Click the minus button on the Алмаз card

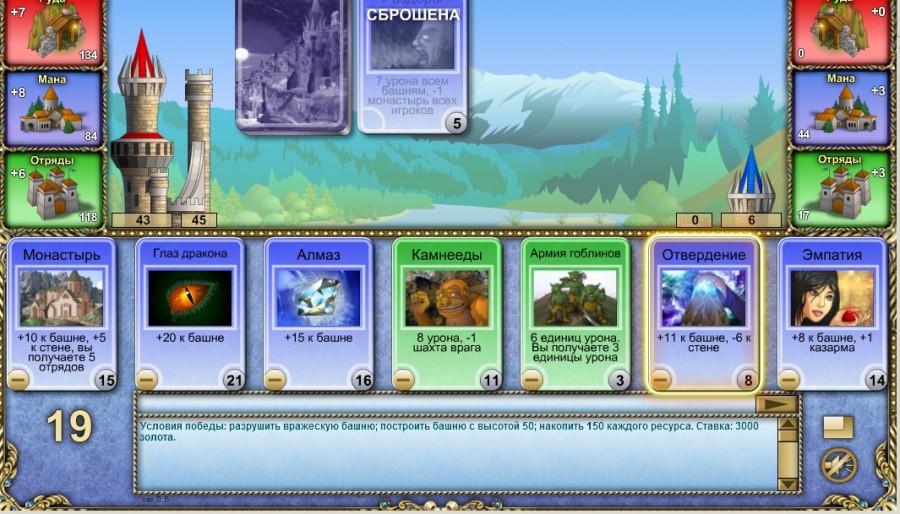[276, 380]
